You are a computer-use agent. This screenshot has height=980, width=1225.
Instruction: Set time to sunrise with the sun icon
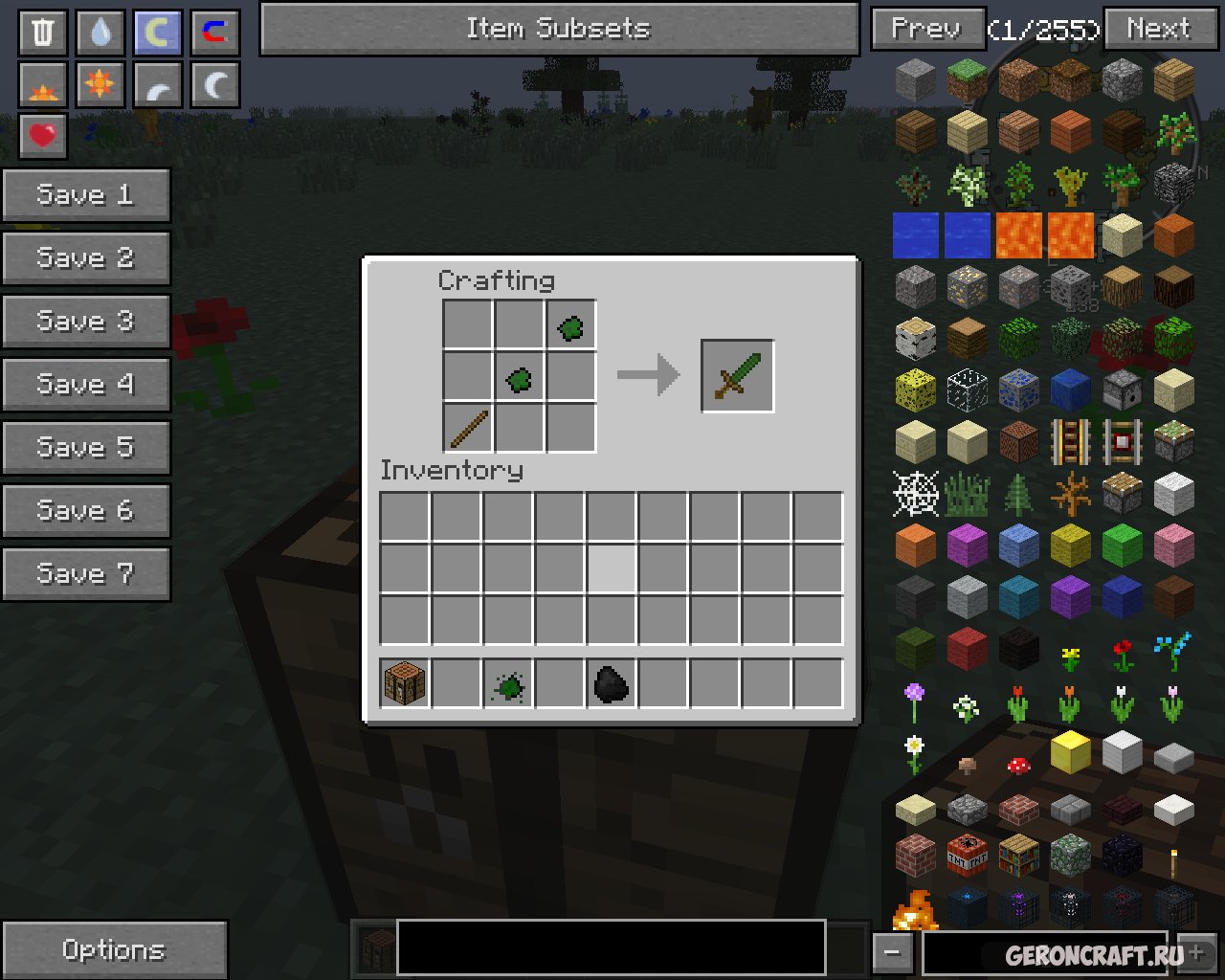pyautogui.click(x=43, y=86)
